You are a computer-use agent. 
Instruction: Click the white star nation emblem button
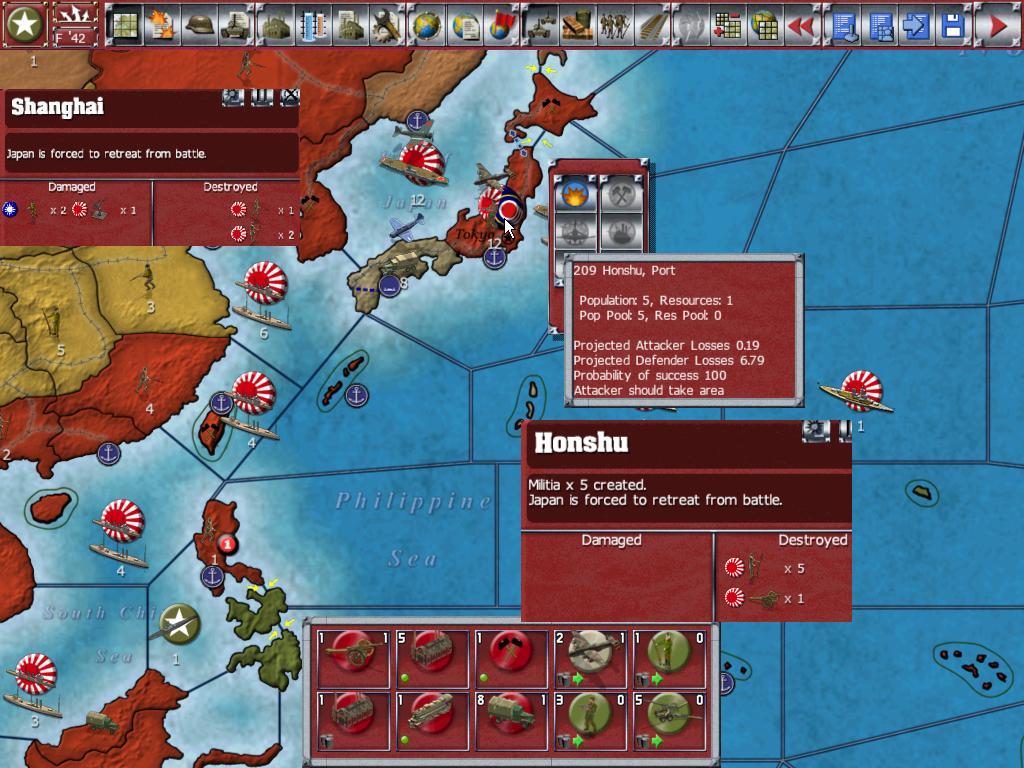pos(24,25)
